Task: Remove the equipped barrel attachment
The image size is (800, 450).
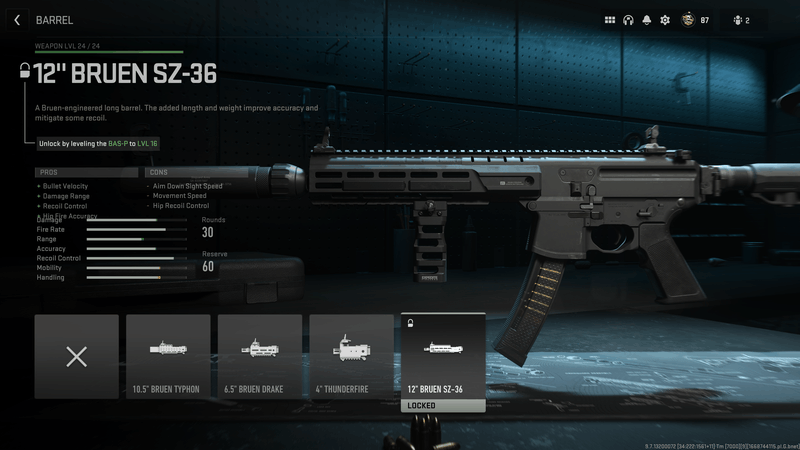Action: (76, 357)
